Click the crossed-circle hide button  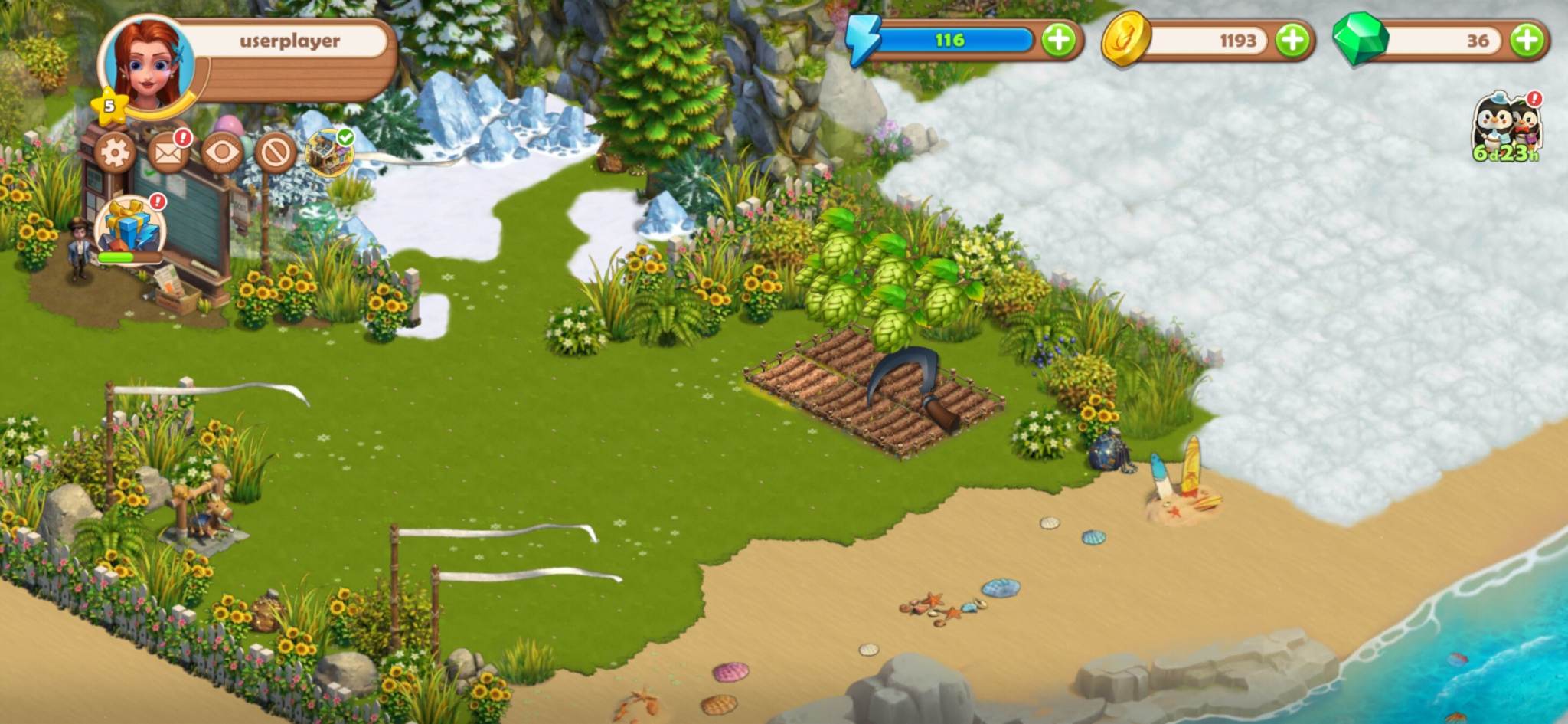coord(276,152)
